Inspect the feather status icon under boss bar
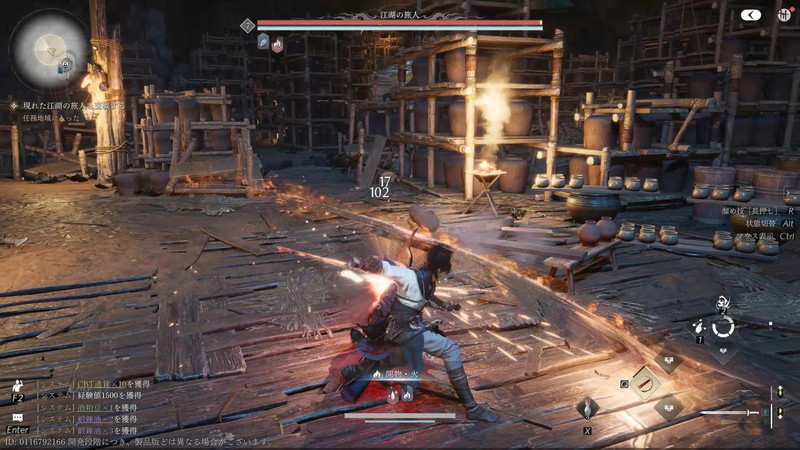This screenshot has width=800, height=450. coord(262,43)
